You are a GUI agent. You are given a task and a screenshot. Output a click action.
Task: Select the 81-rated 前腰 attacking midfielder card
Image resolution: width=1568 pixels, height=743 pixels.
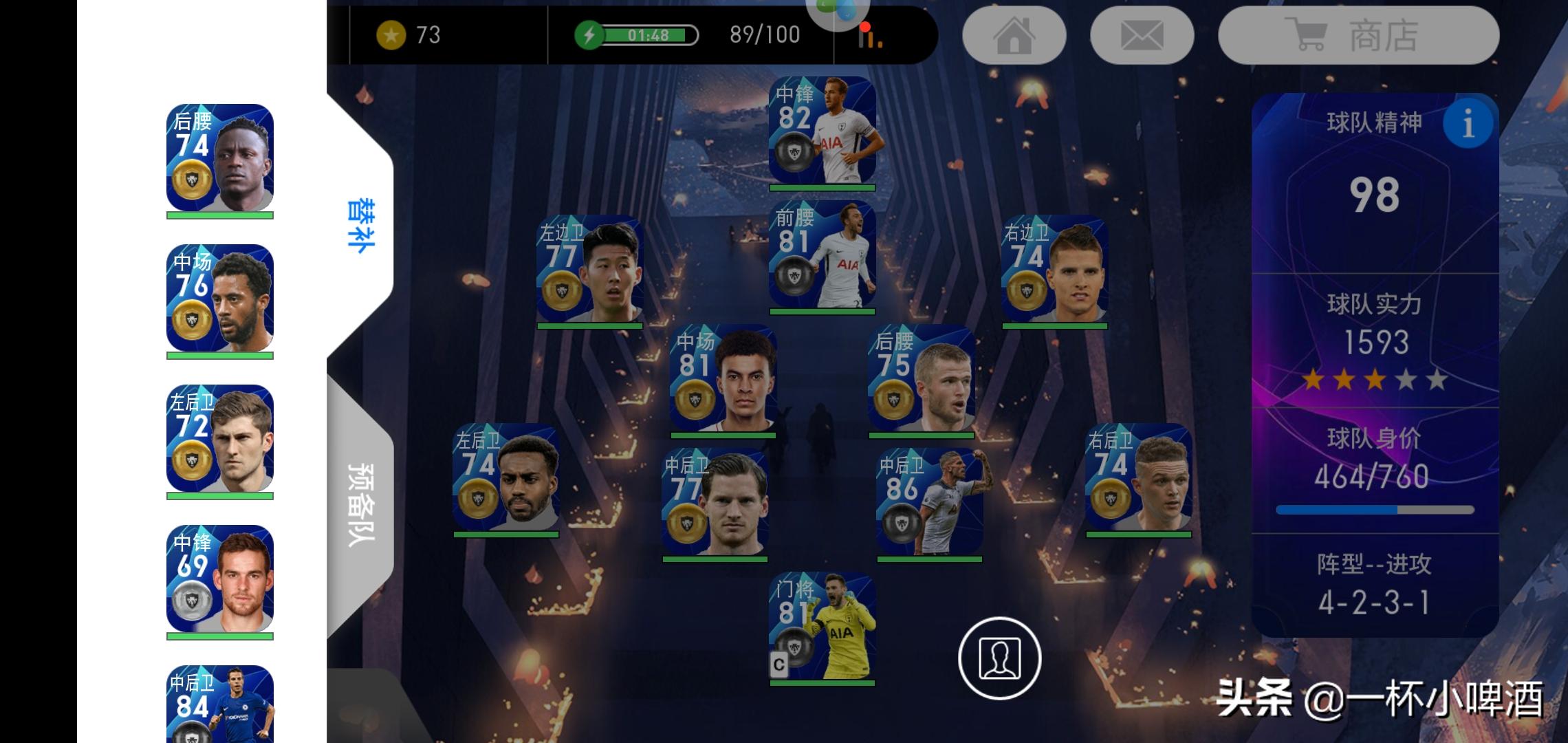click(x=822, y=255)
